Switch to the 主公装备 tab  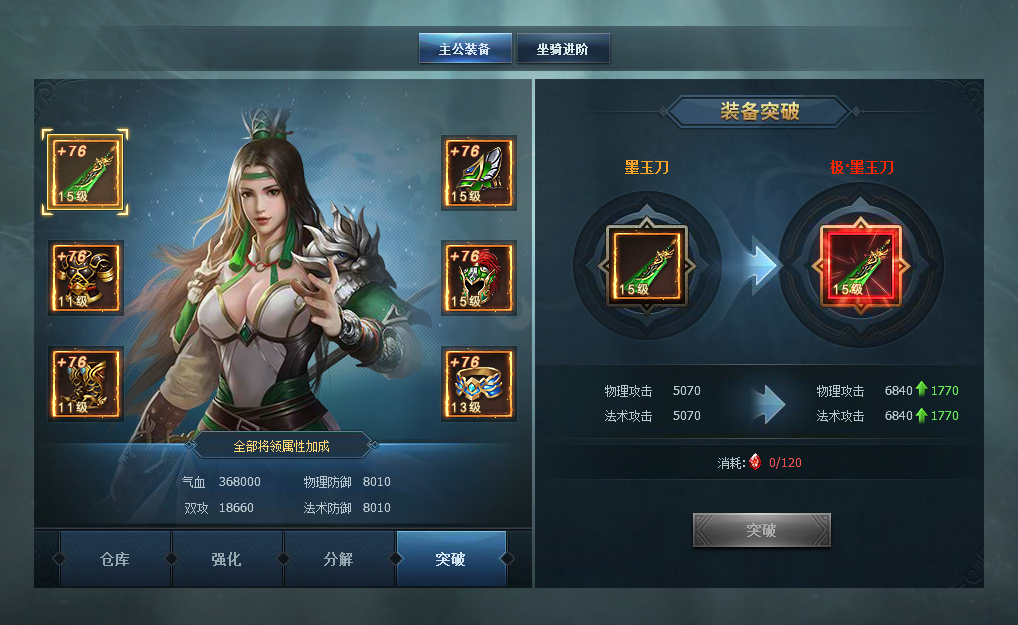pyautogui.click(x=464, y=48)
